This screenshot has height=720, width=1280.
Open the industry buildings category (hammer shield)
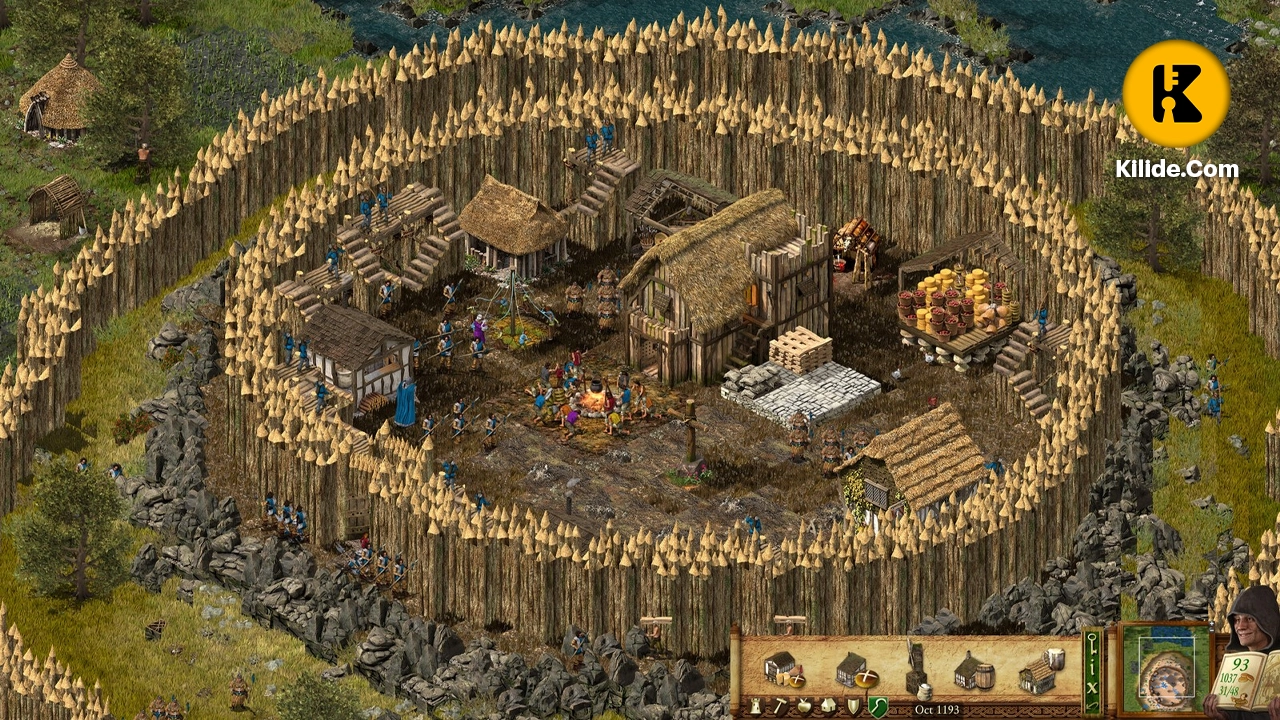tap(780, 705)
